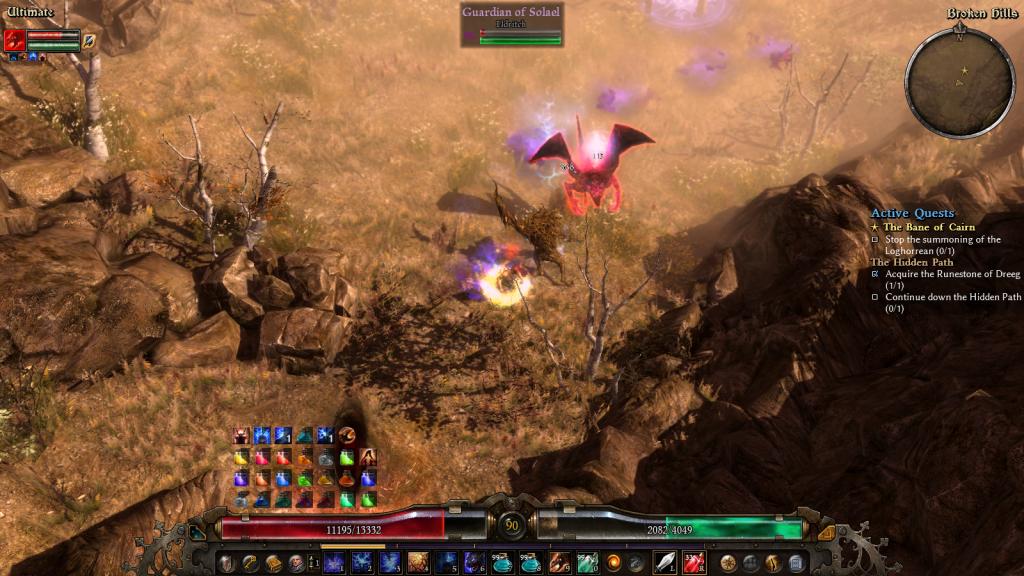This screenshot has height=576, width=1024.
Task: Select The Hidden Path quest title
Action: (x=909, y=262)
